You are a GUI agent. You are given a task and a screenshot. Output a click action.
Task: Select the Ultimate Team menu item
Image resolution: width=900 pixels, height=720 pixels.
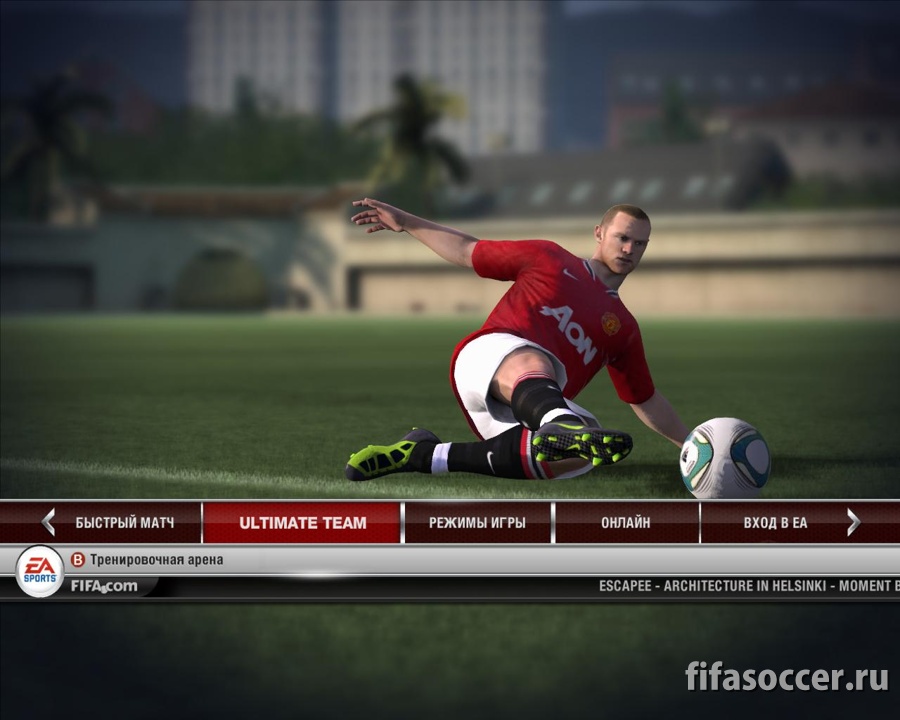[x=302, y=522]
